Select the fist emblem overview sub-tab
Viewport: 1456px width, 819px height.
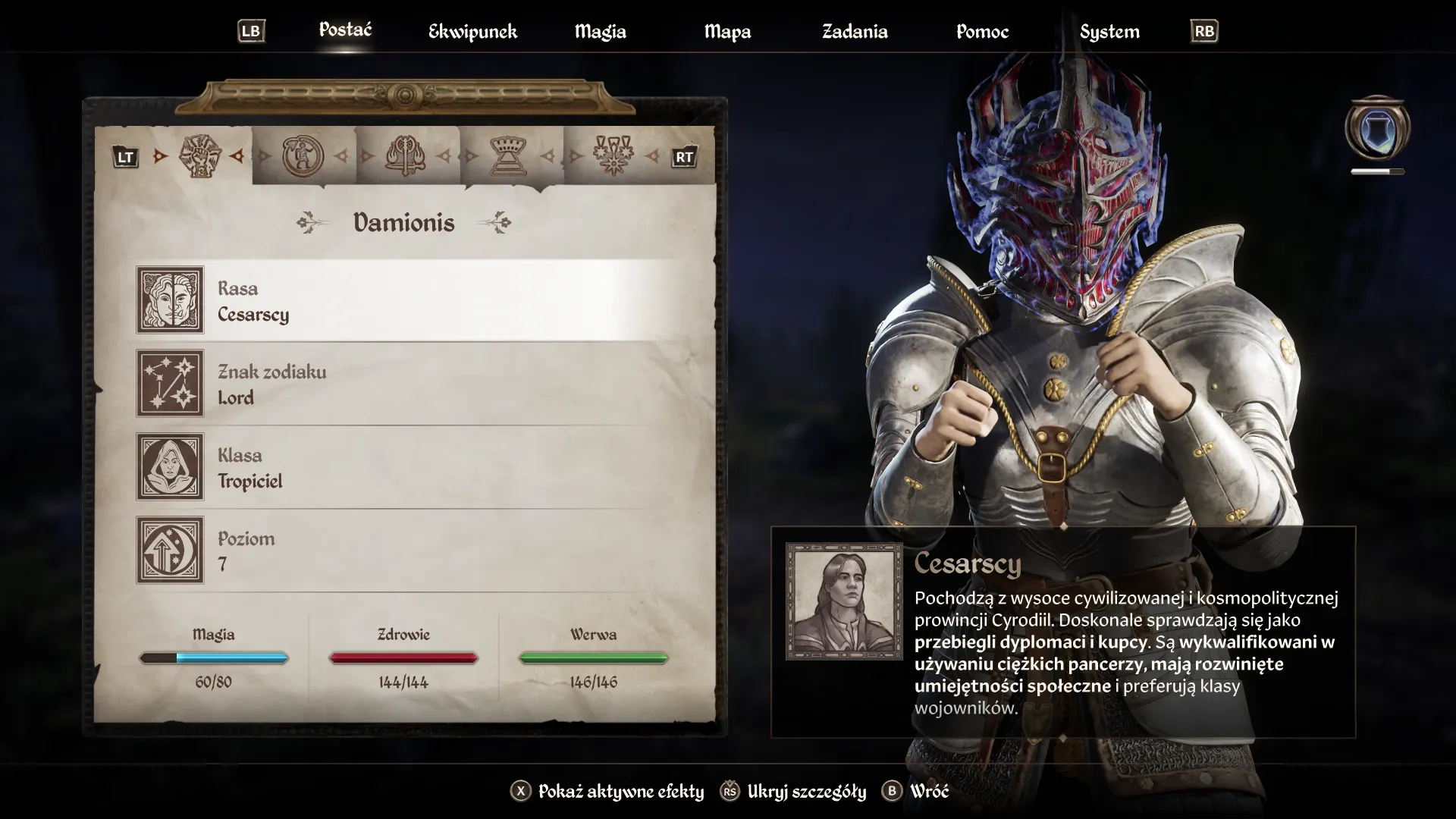click(x=199, y=156)
